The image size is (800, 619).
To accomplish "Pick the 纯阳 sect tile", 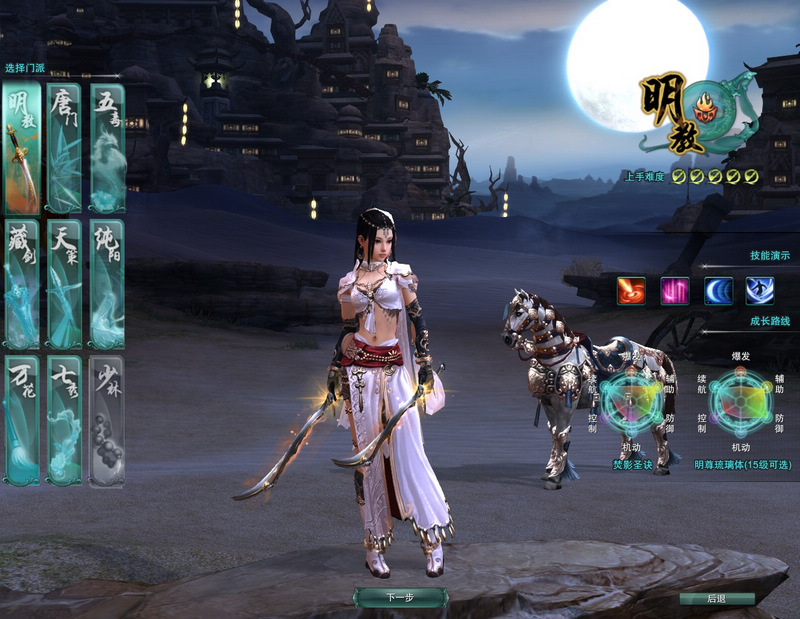I will tap(107, 284).
